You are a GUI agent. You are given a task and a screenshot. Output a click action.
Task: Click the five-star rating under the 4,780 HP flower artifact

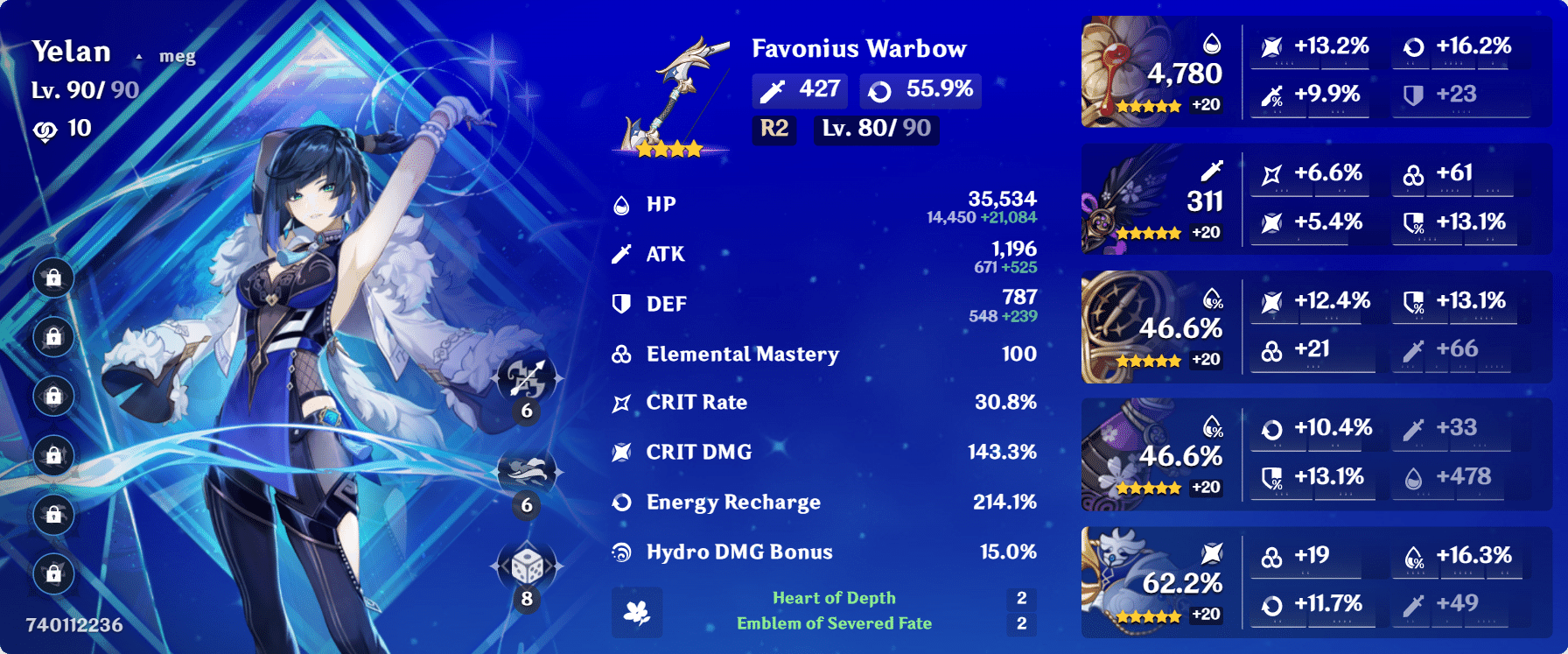(x=1151, y=107)
